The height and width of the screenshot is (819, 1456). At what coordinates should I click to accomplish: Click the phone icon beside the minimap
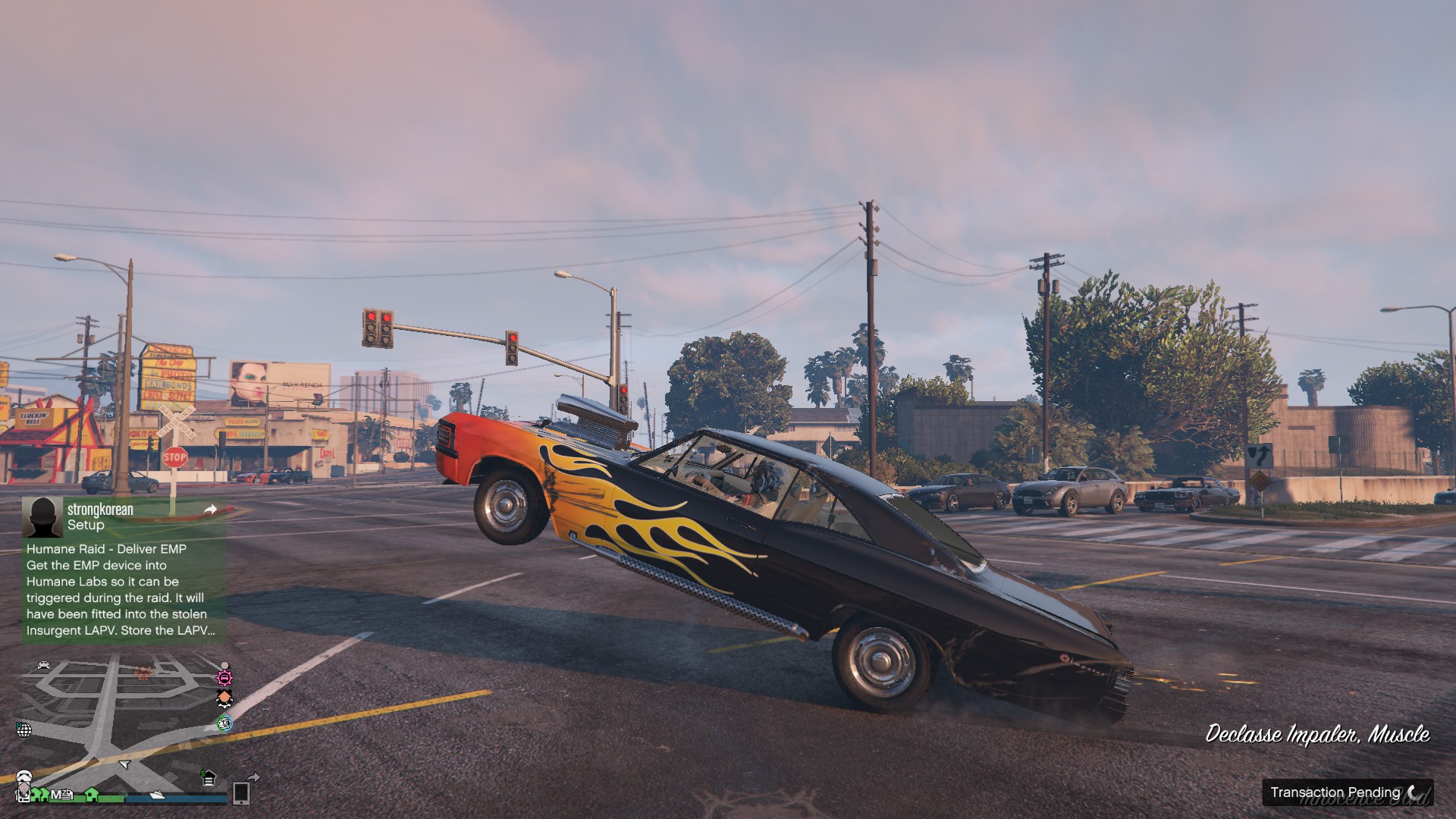pyautogui.click(x=242, y=795)
